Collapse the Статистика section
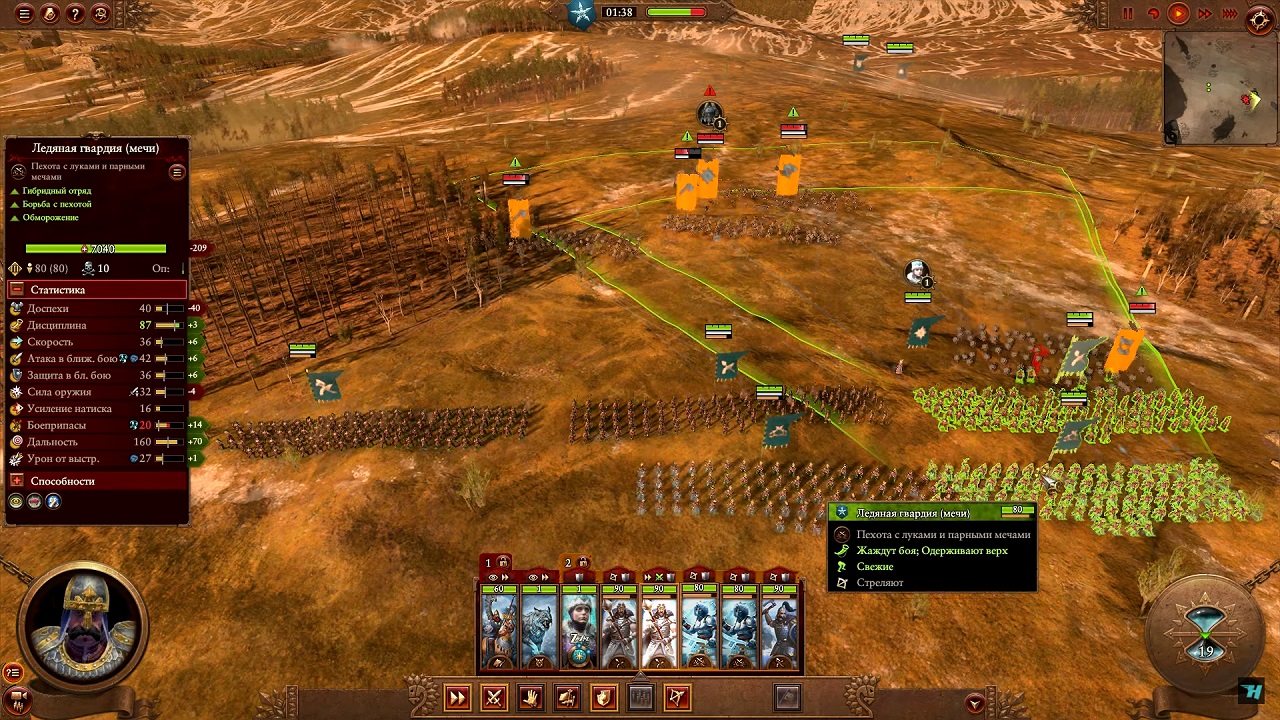Image resolution: width=1280 pixels, height=720 pixels. (x=16, y=290)
